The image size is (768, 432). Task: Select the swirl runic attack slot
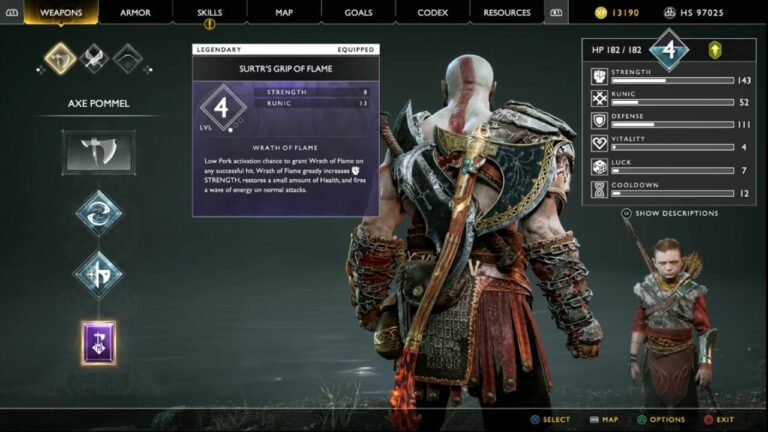(98, 213)
